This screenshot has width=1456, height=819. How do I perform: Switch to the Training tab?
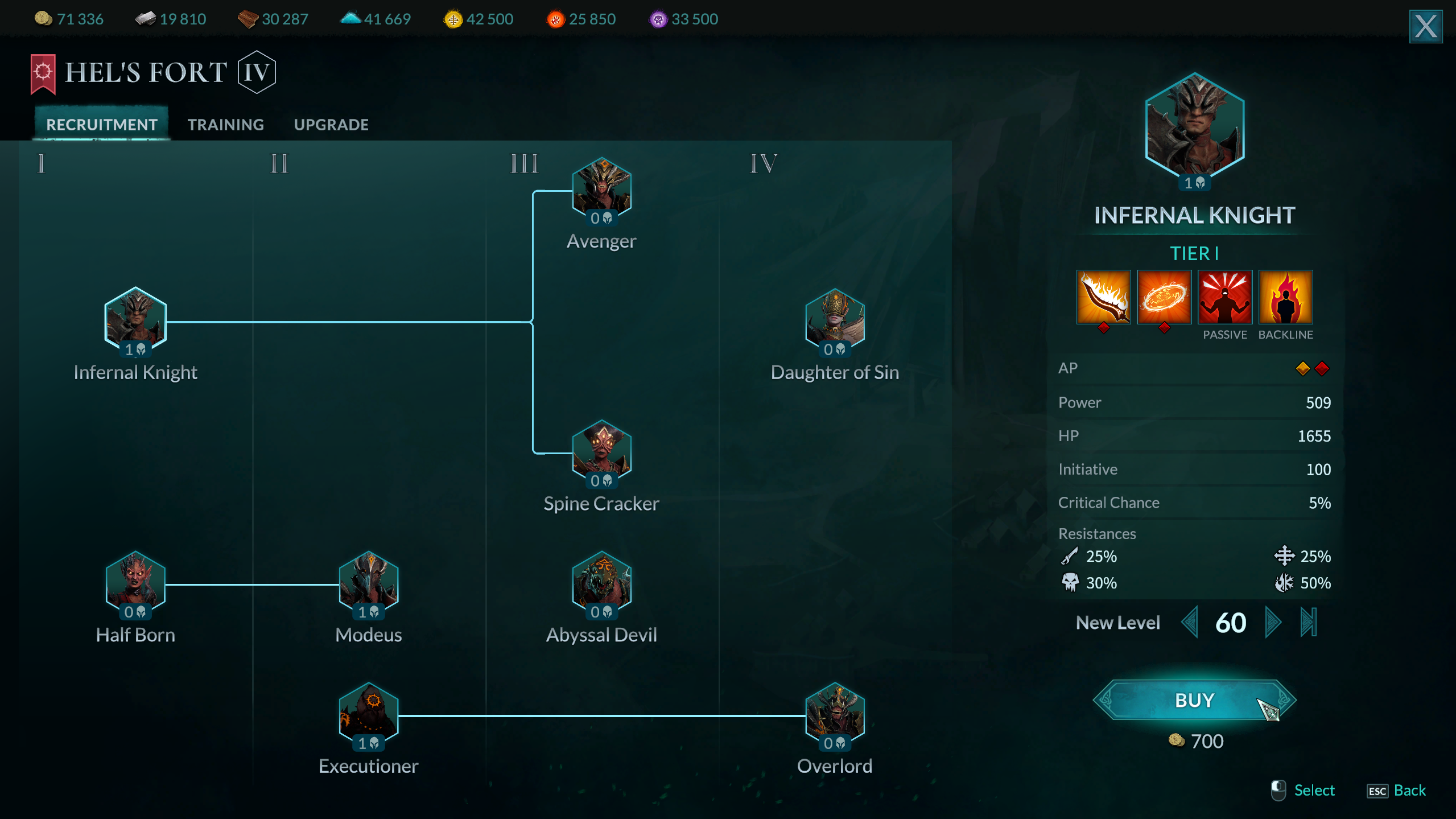coord(226,125)
